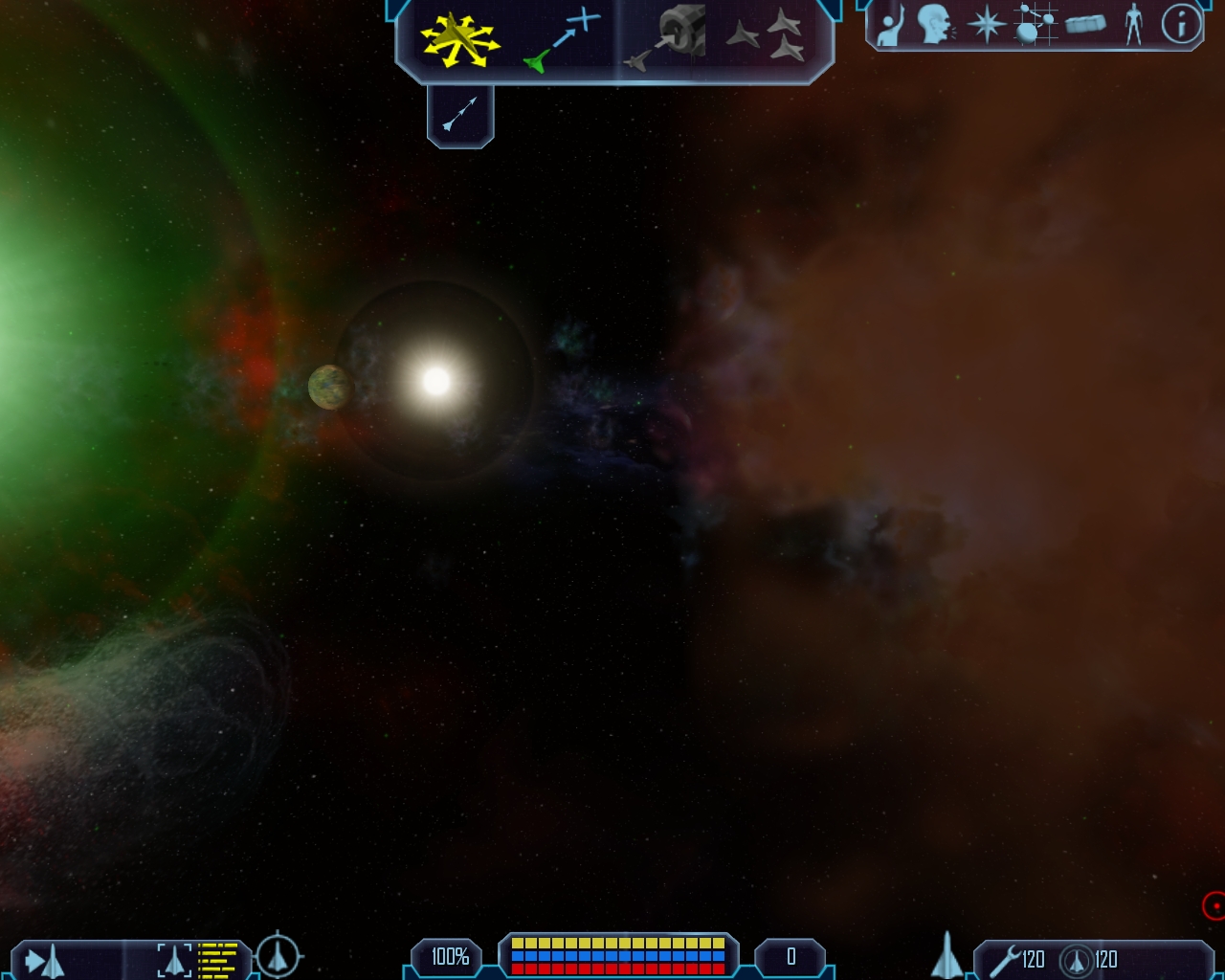Open the planet grid map view
This screenshot has width=1225, height=980.
click(1036, 25)
